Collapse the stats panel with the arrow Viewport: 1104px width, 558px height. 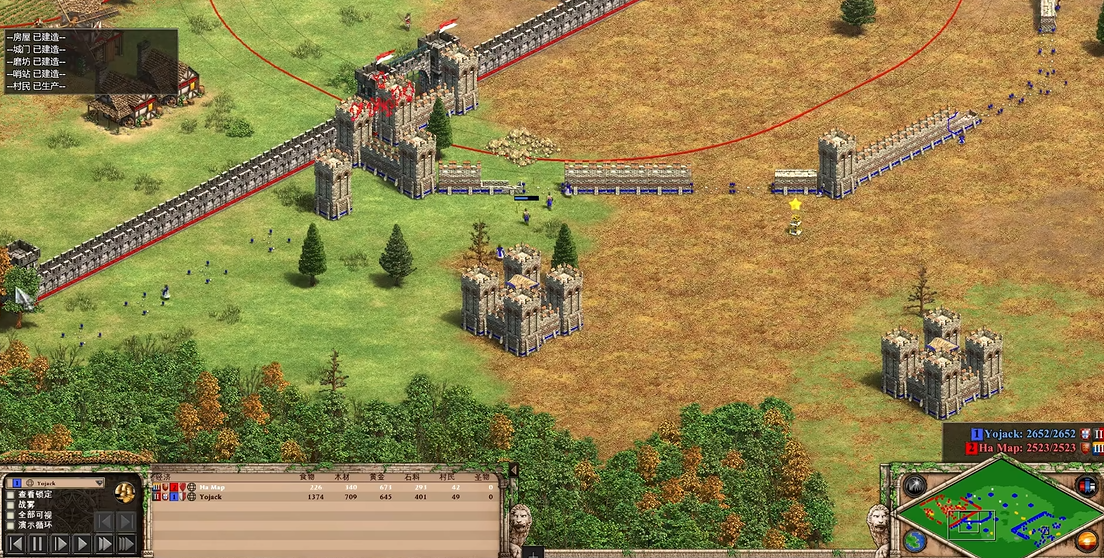point(514,470)
